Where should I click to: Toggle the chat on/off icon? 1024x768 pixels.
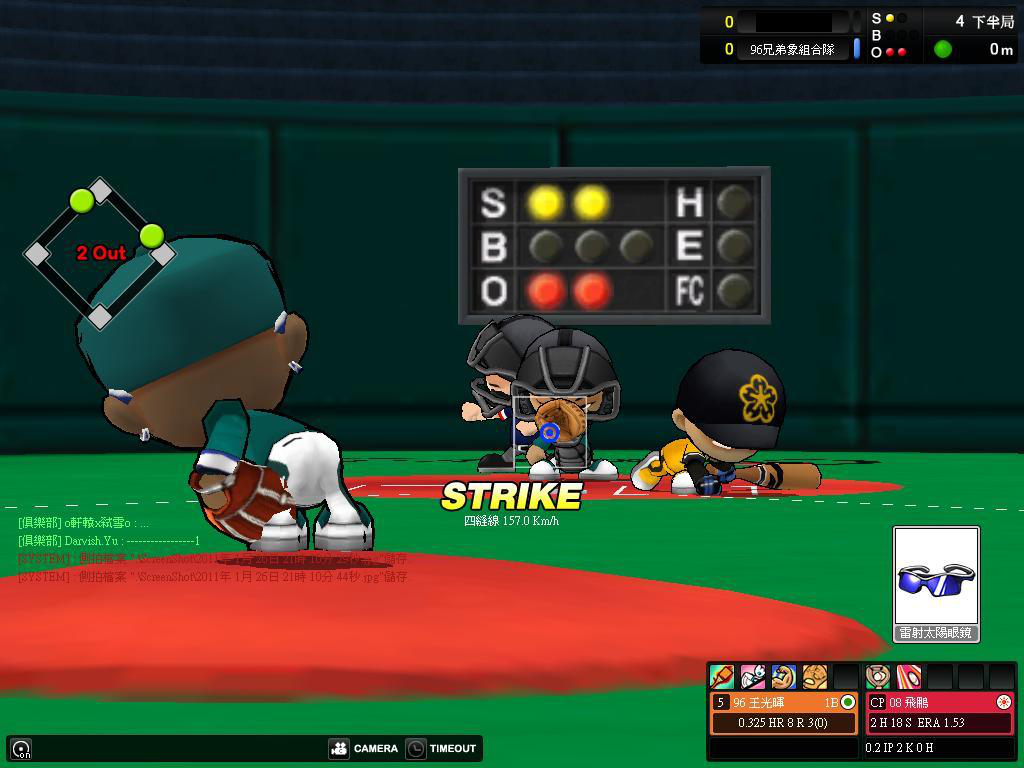click(21, 748)
